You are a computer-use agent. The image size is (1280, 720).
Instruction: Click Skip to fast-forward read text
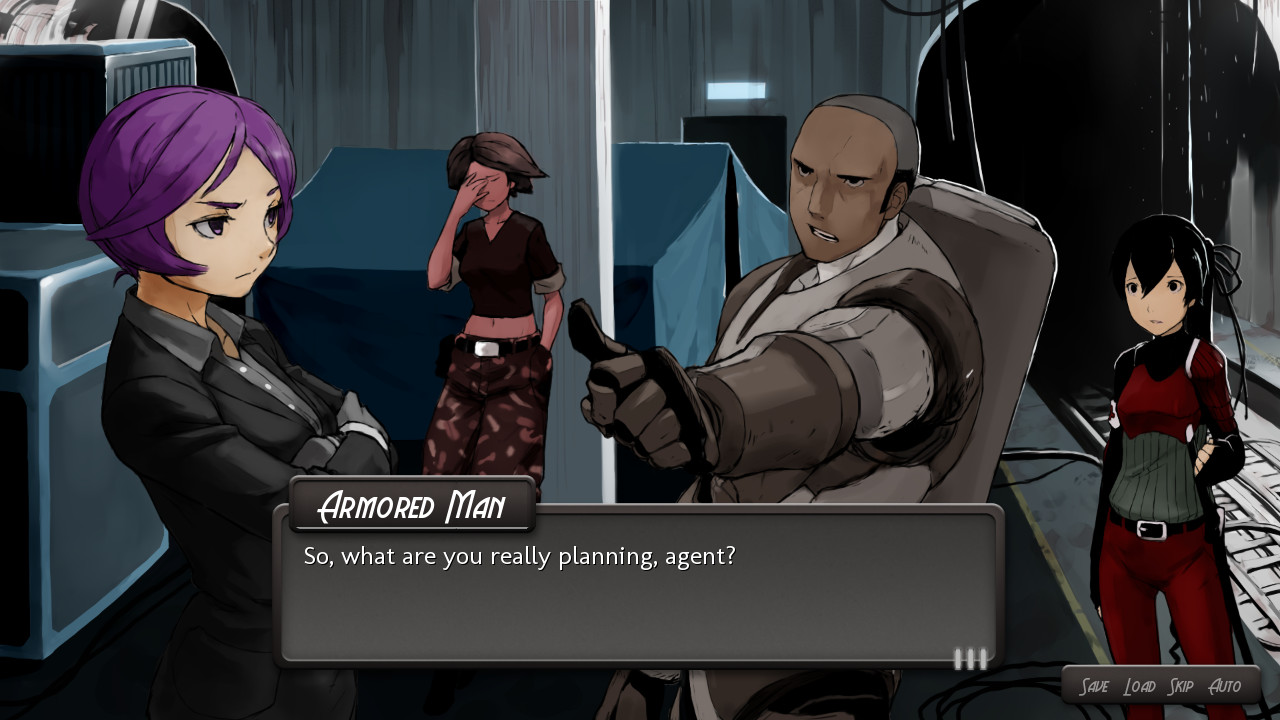(1182, 686)
